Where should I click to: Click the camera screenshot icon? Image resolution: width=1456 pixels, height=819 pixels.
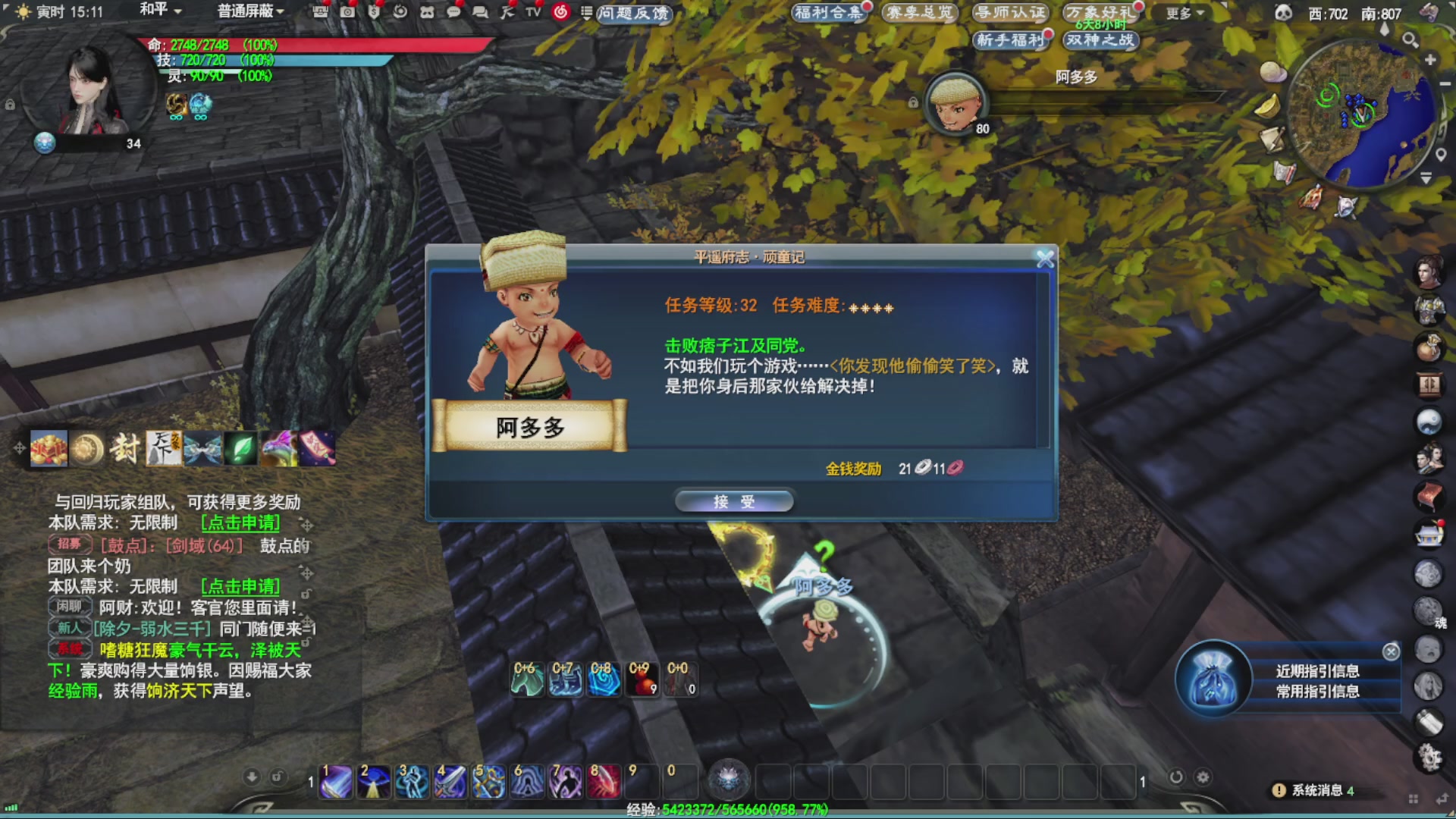tap(347, 13)
